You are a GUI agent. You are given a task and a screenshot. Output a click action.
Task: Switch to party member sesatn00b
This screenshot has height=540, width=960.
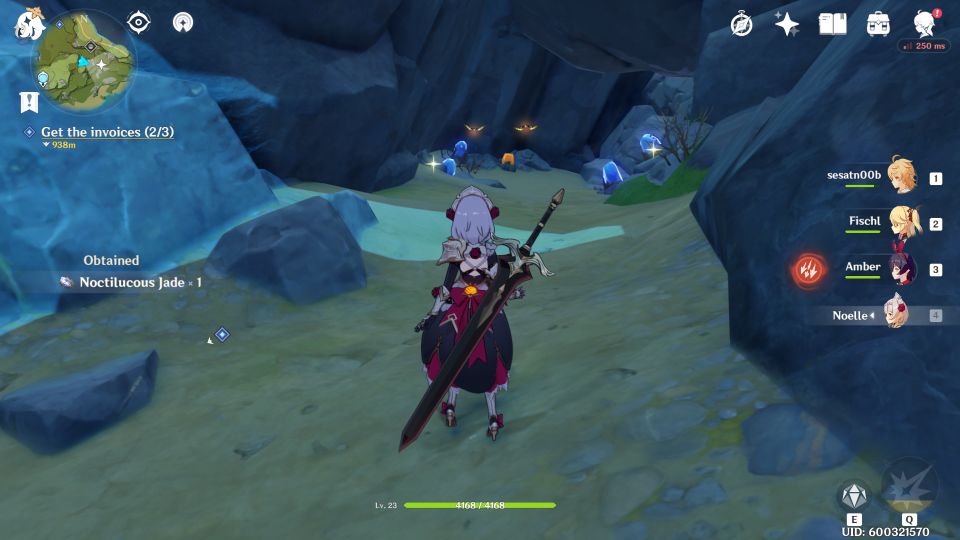pyautogui.click(x=900, y=177)
